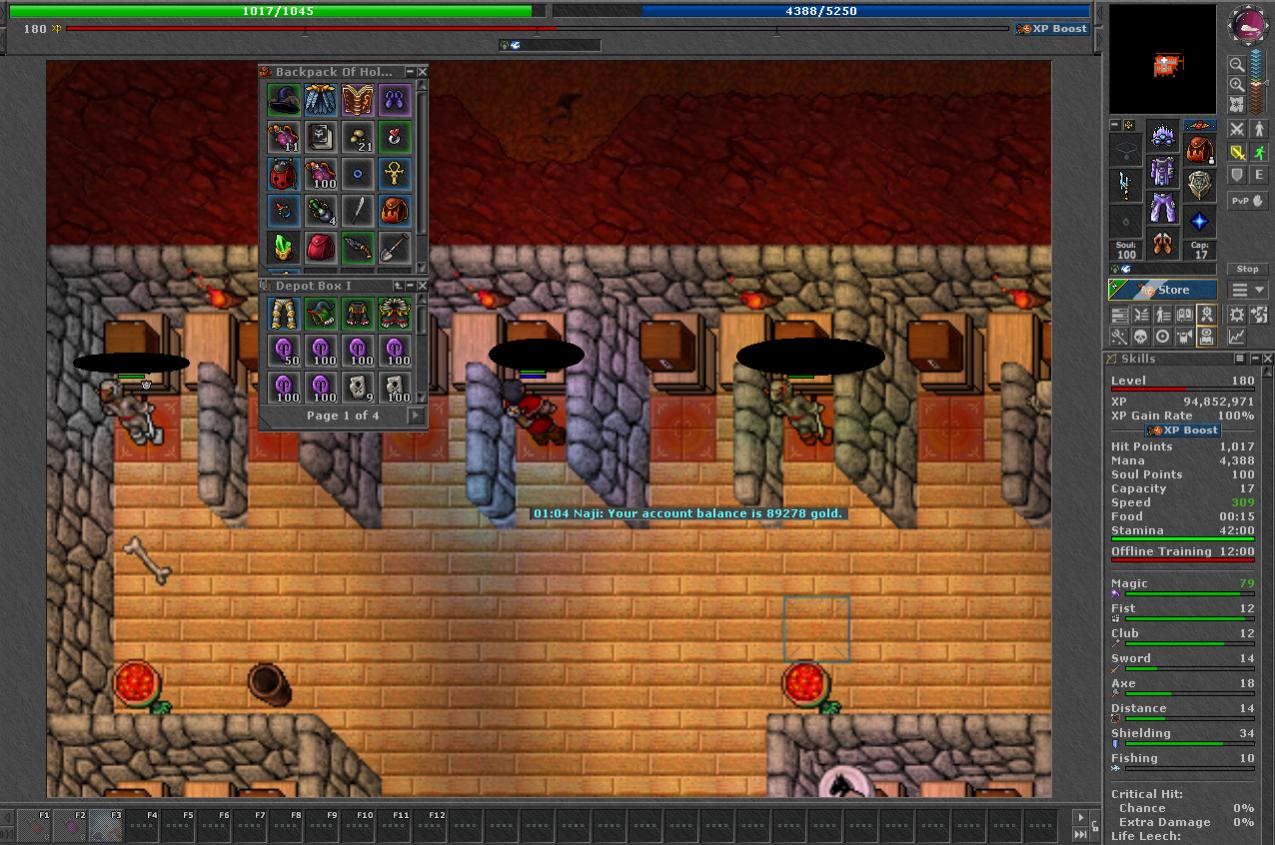The image size is (1275, 845).
Task: Zoom in on the minimap
Action: point(1237,85)
